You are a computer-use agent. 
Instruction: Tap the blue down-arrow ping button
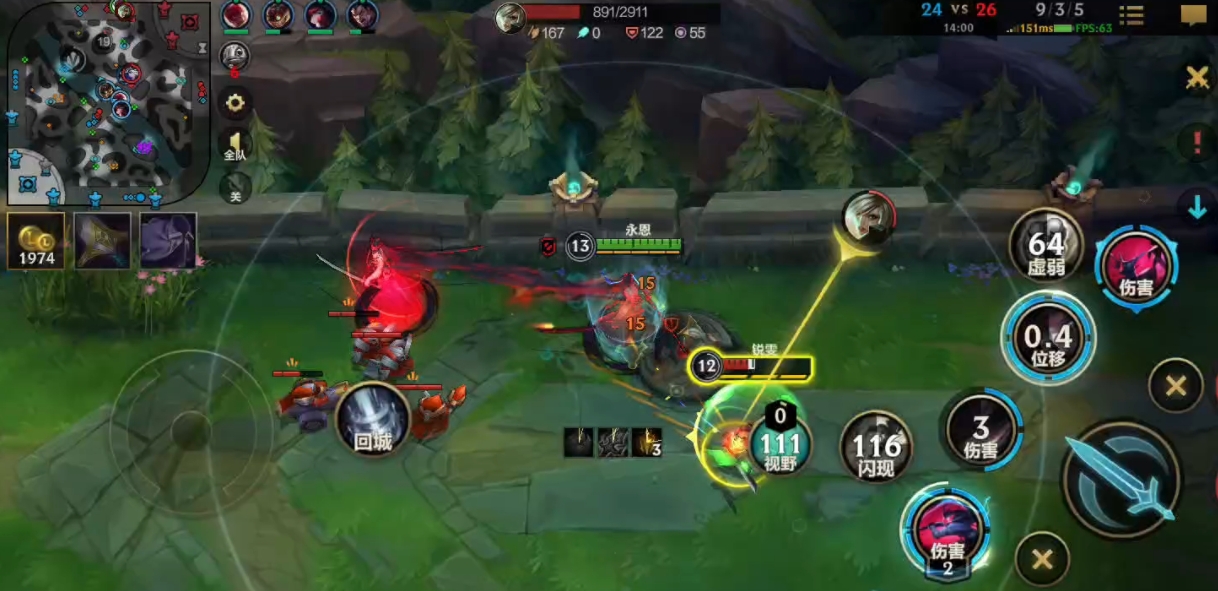[x=1196, y=207]
